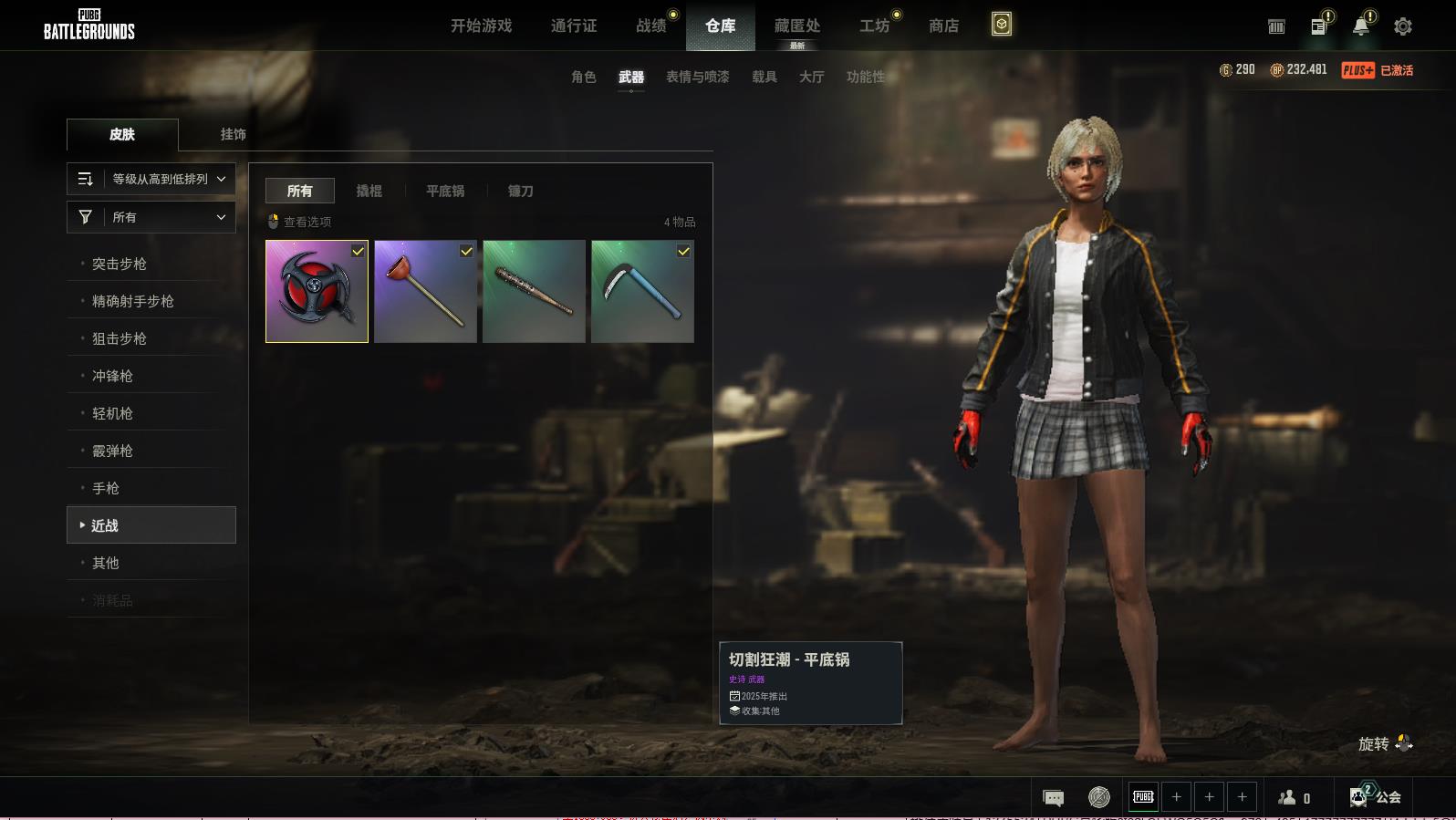Open the settings gear icon

(1402, 26)
